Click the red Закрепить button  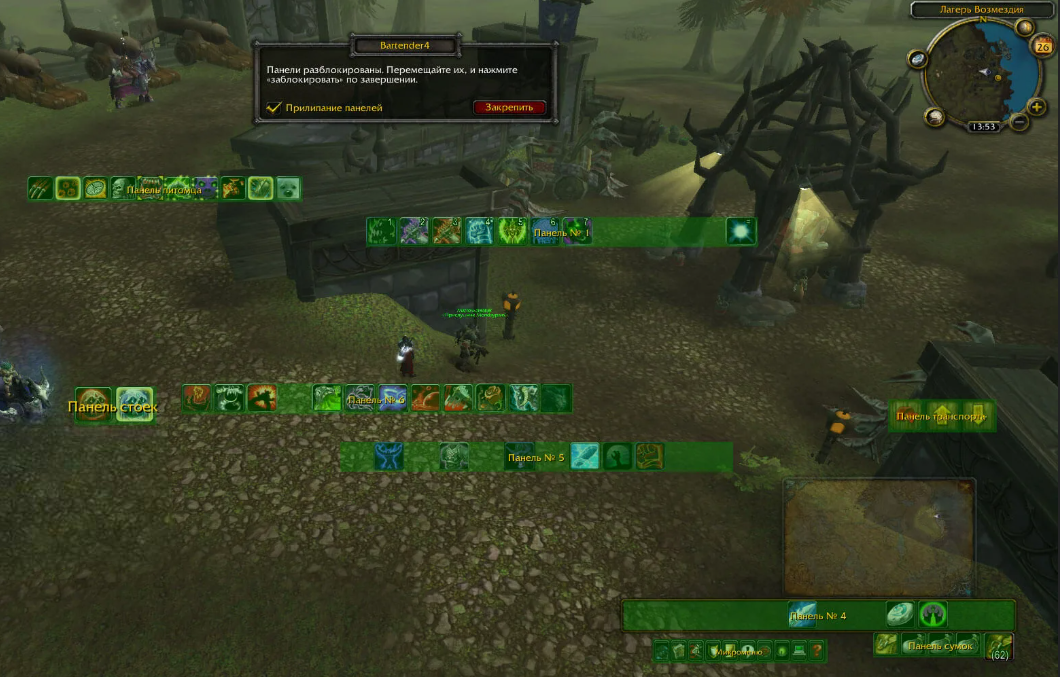coord(510,107)
